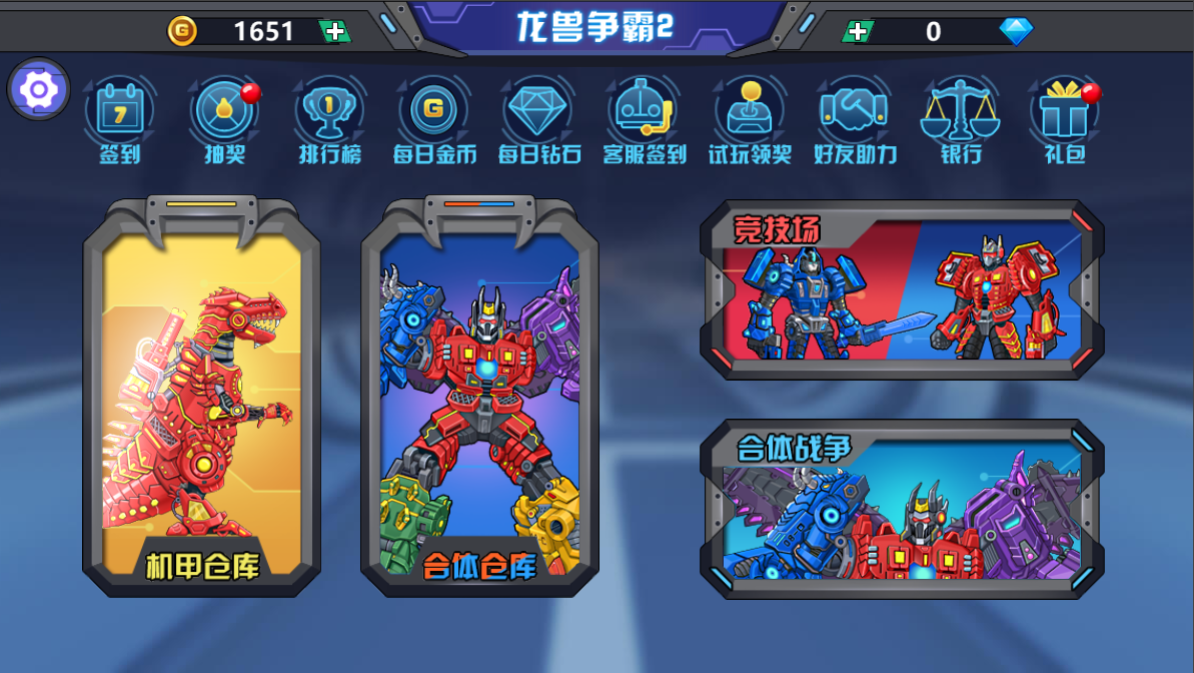The image size is (1194, 673).
Task: Open the 抽奖 lottery draw
Action: click(224, 120)
